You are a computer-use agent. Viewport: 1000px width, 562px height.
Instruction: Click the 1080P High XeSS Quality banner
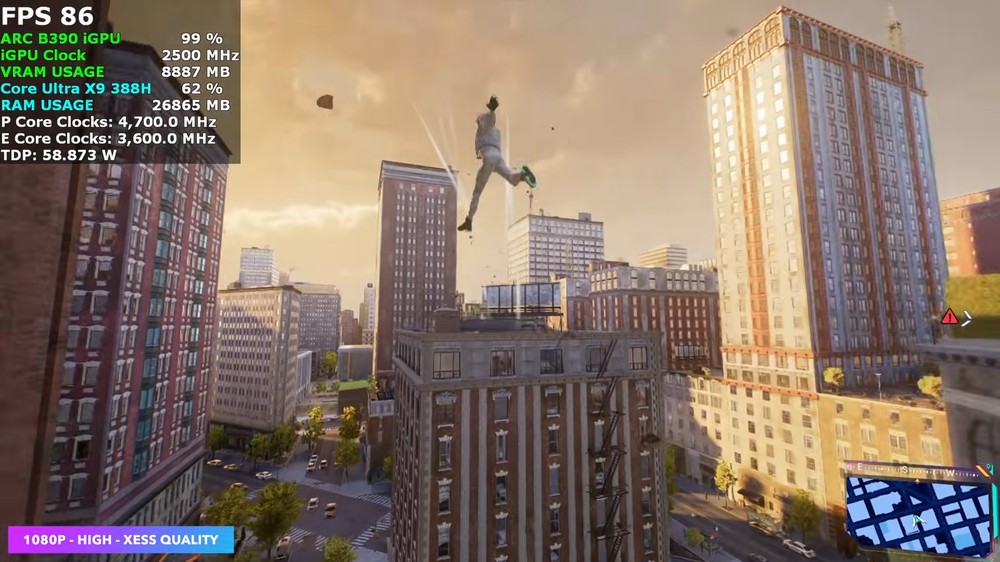[x=121, y=540]
